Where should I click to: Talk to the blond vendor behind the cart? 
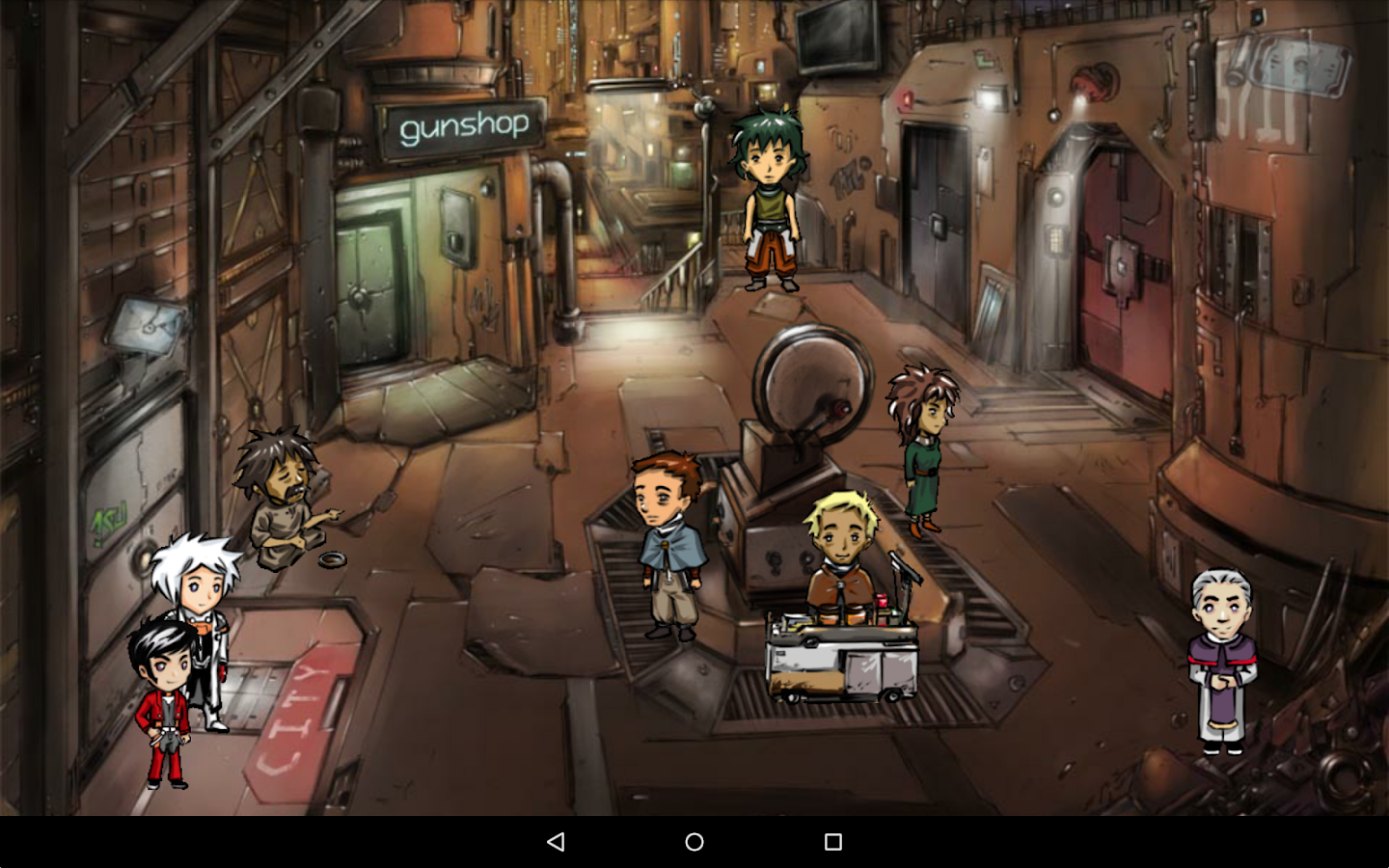click(x=838, y=540)
